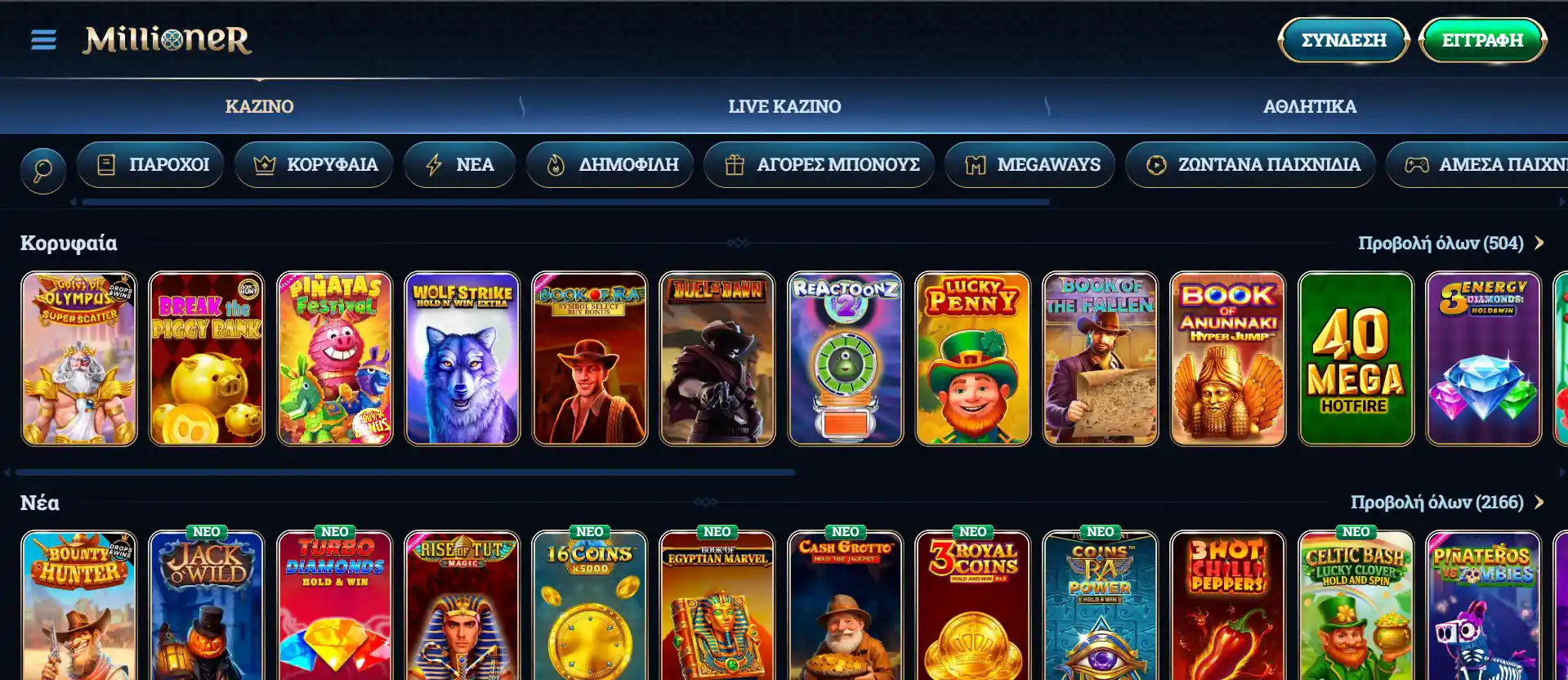Switch to the LIVE KAZINO tab

(x=784, y=105)
